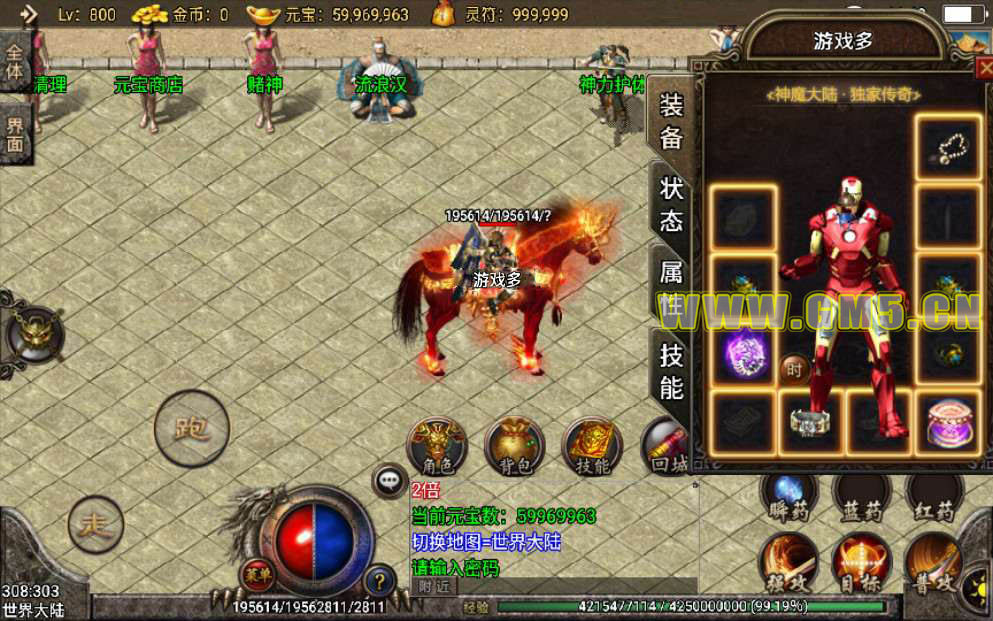Switch to the 状态 (Status) tab

(x=671, y=205)
